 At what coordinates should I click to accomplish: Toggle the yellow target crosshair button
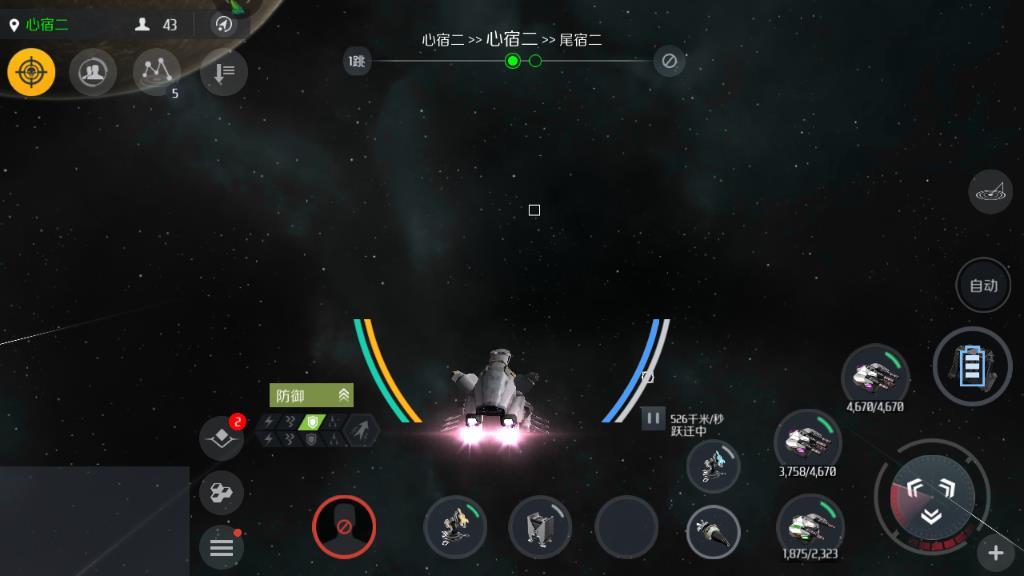pyautogui.click(x=31, y=72)
